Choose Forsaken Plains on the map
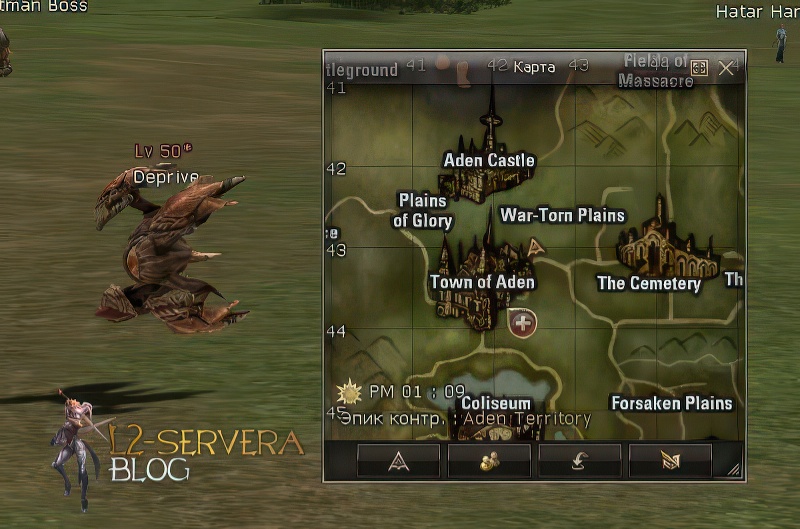The image size is (800, 529). coord(672,404)
